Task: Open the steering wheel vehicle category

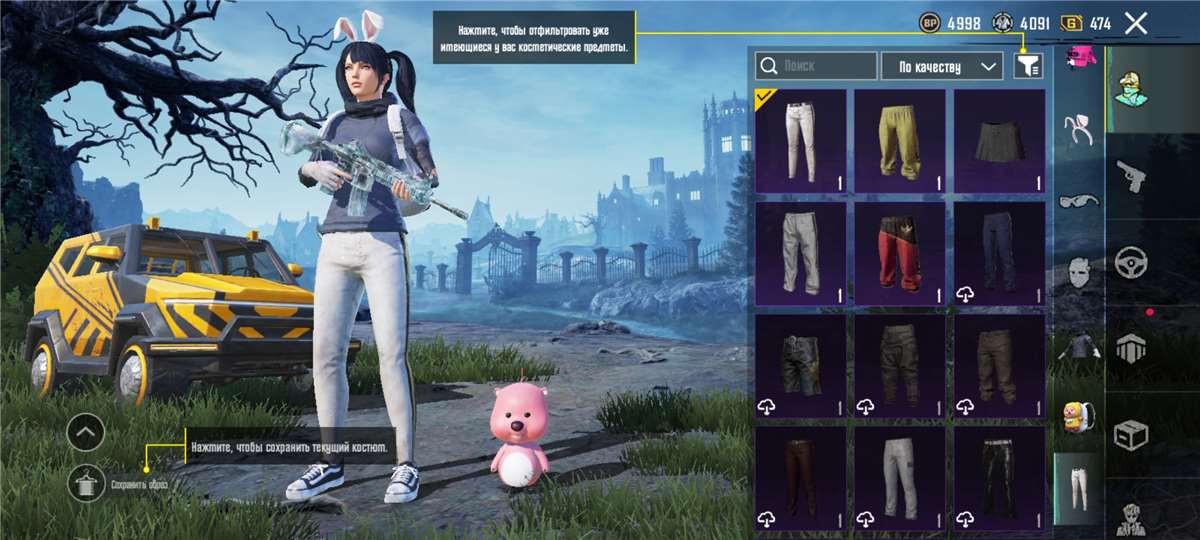Action: [x=1130, y=262]
